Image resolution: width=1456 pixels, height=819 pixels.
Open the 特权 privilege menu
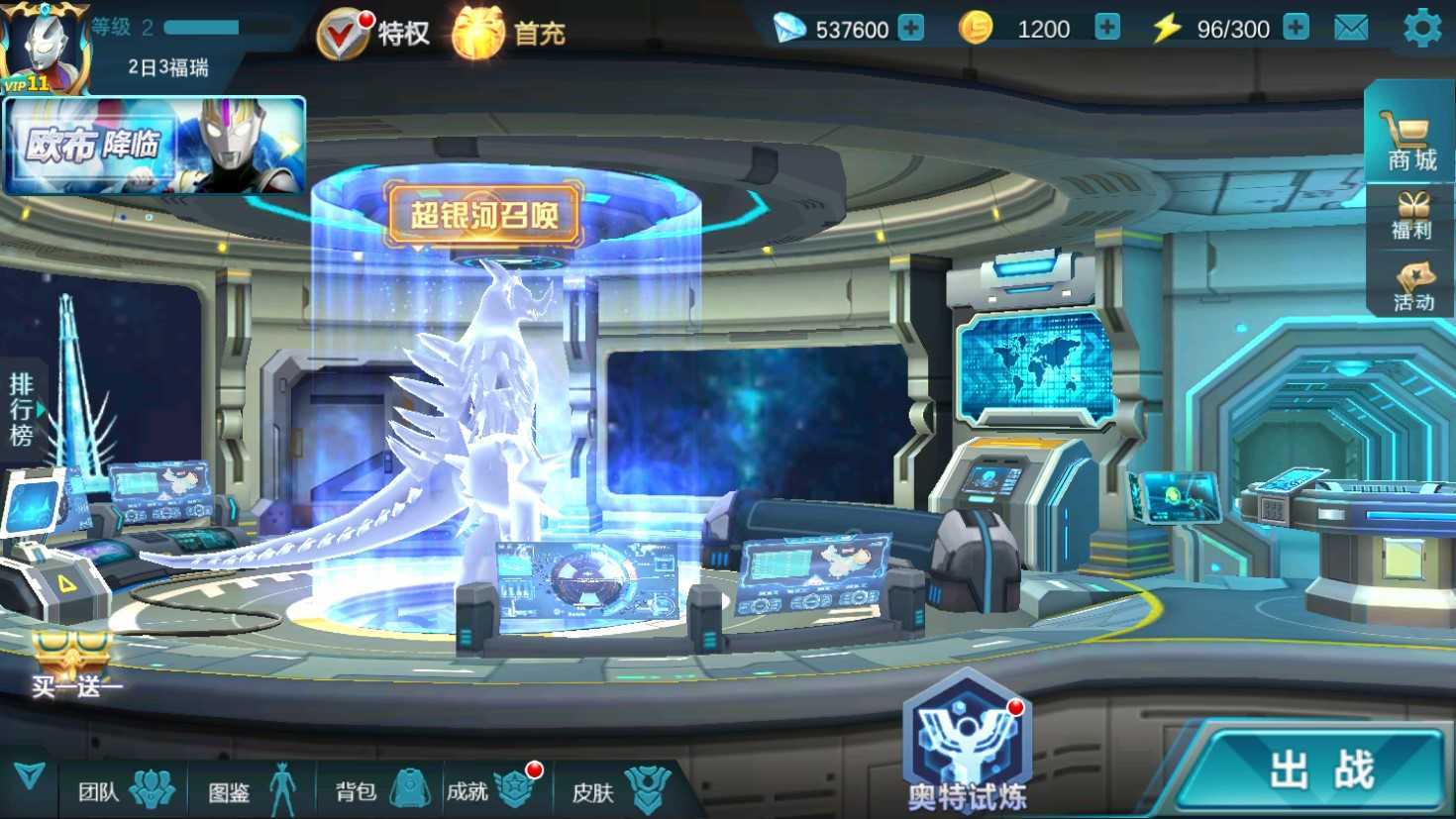pyautogui.click(x=373, y=34)
